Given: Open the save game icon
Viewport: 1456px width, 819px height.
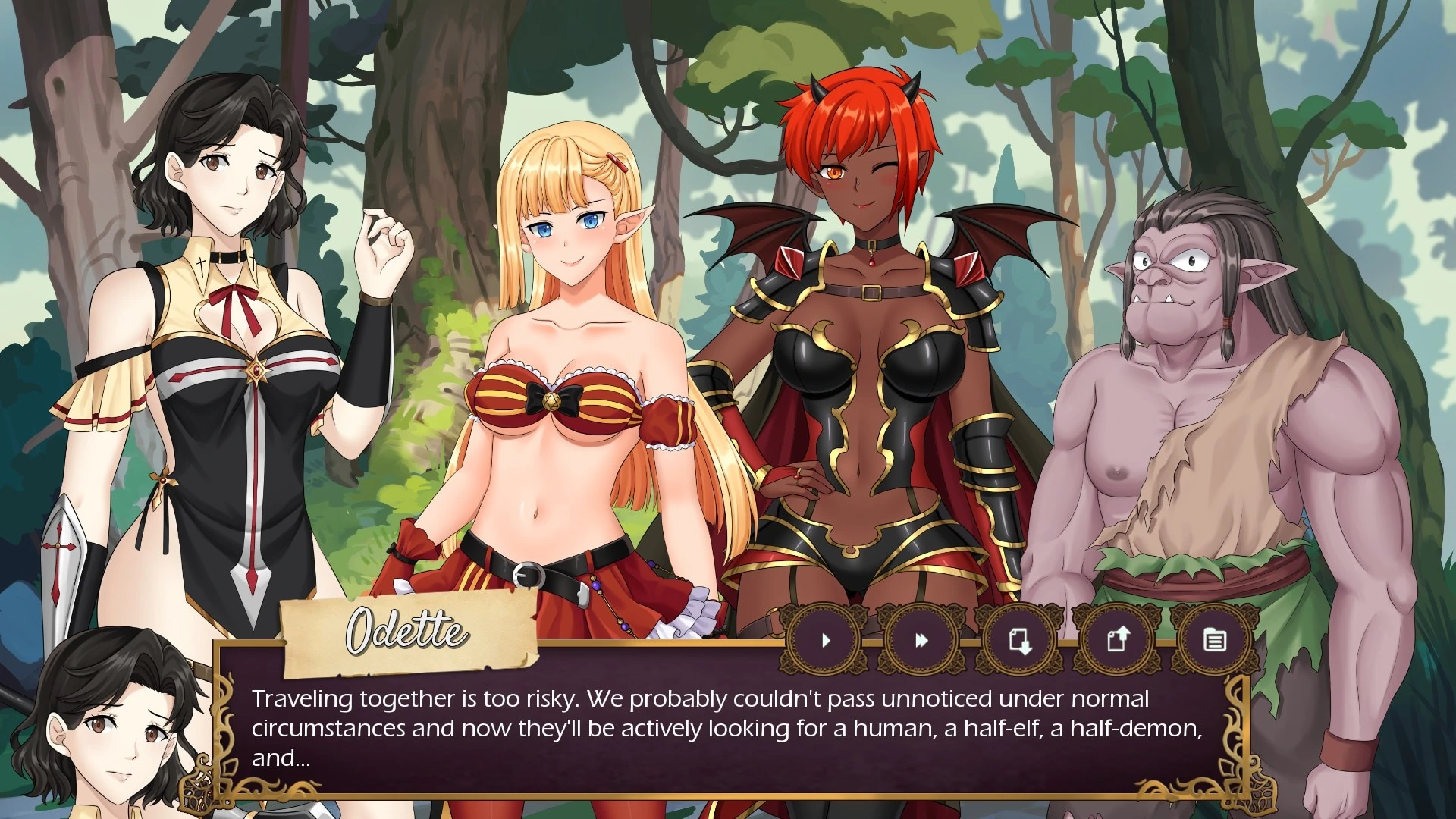Looking at the screenshot, I should 1020,641.
